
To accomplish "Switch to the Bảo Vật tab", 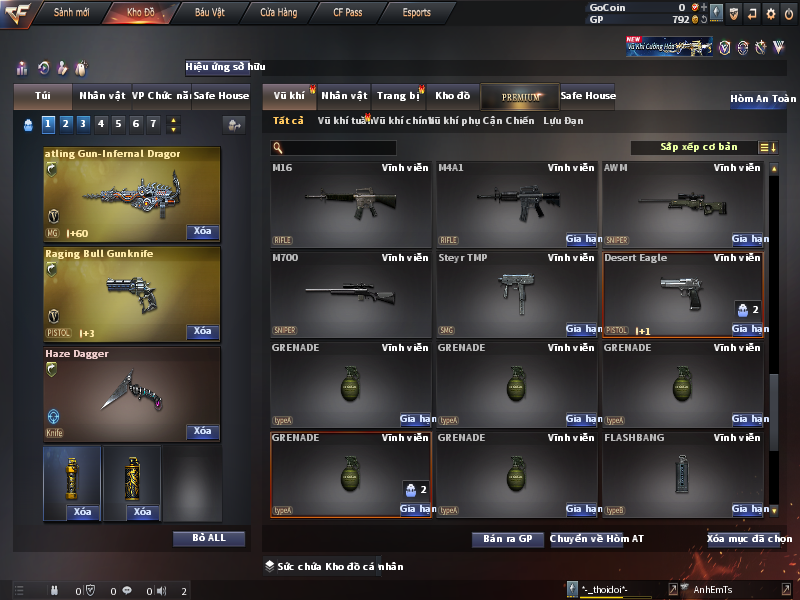I will point(209,13).
